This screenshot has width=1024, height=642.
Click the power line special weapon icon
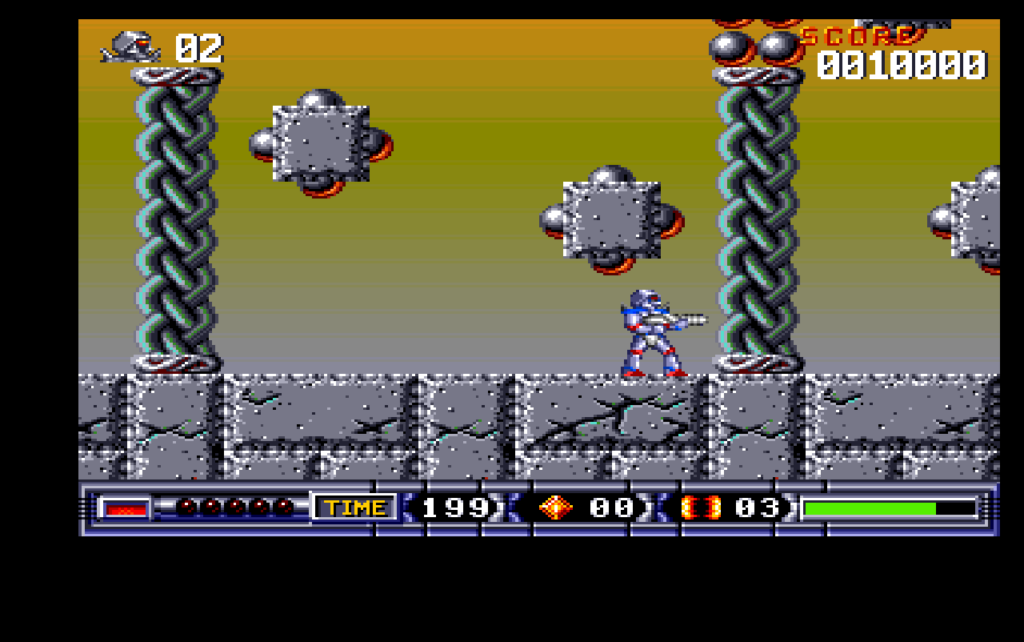[x=700, y=508]
